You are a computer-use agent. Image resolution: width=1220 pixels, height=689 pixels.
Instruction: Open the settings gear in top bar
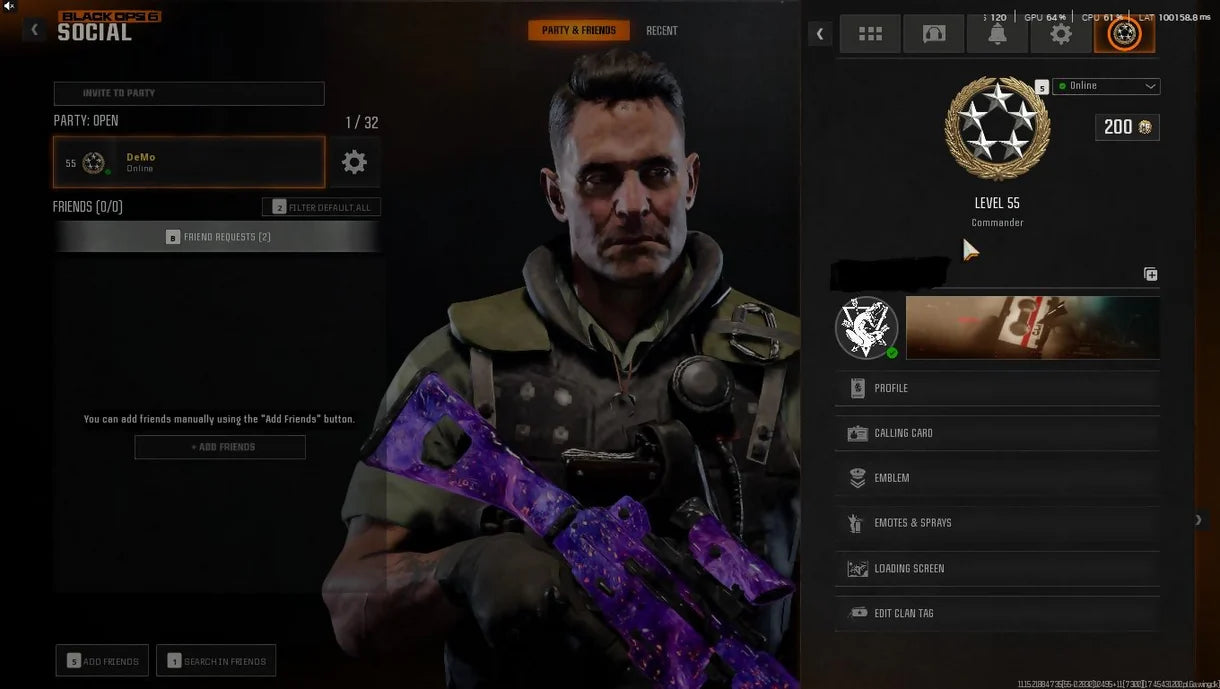point(1060,34)
